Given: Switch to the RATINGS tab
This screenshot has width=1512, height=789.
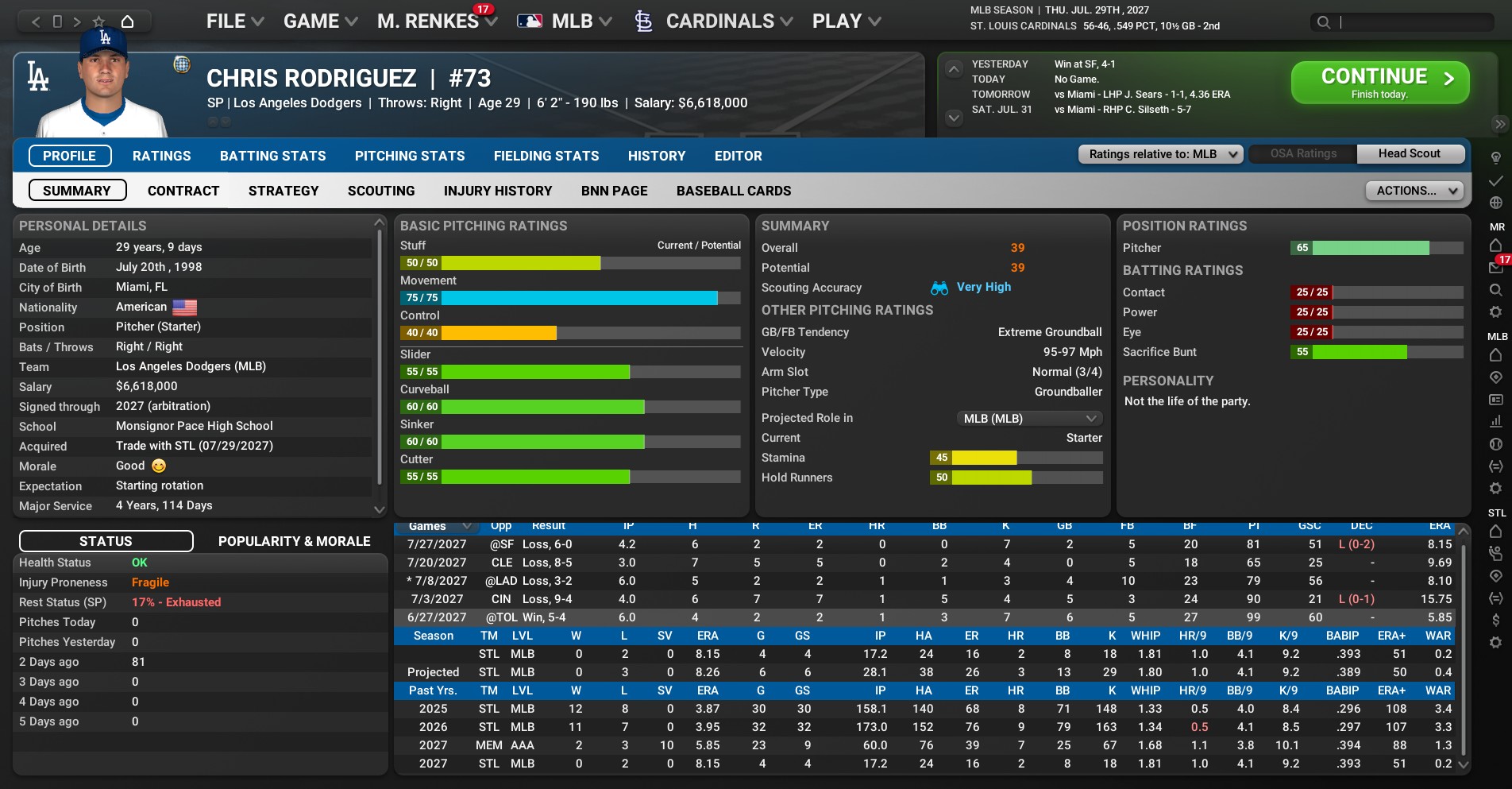Looking at the screenshot, I should point(161,156).
